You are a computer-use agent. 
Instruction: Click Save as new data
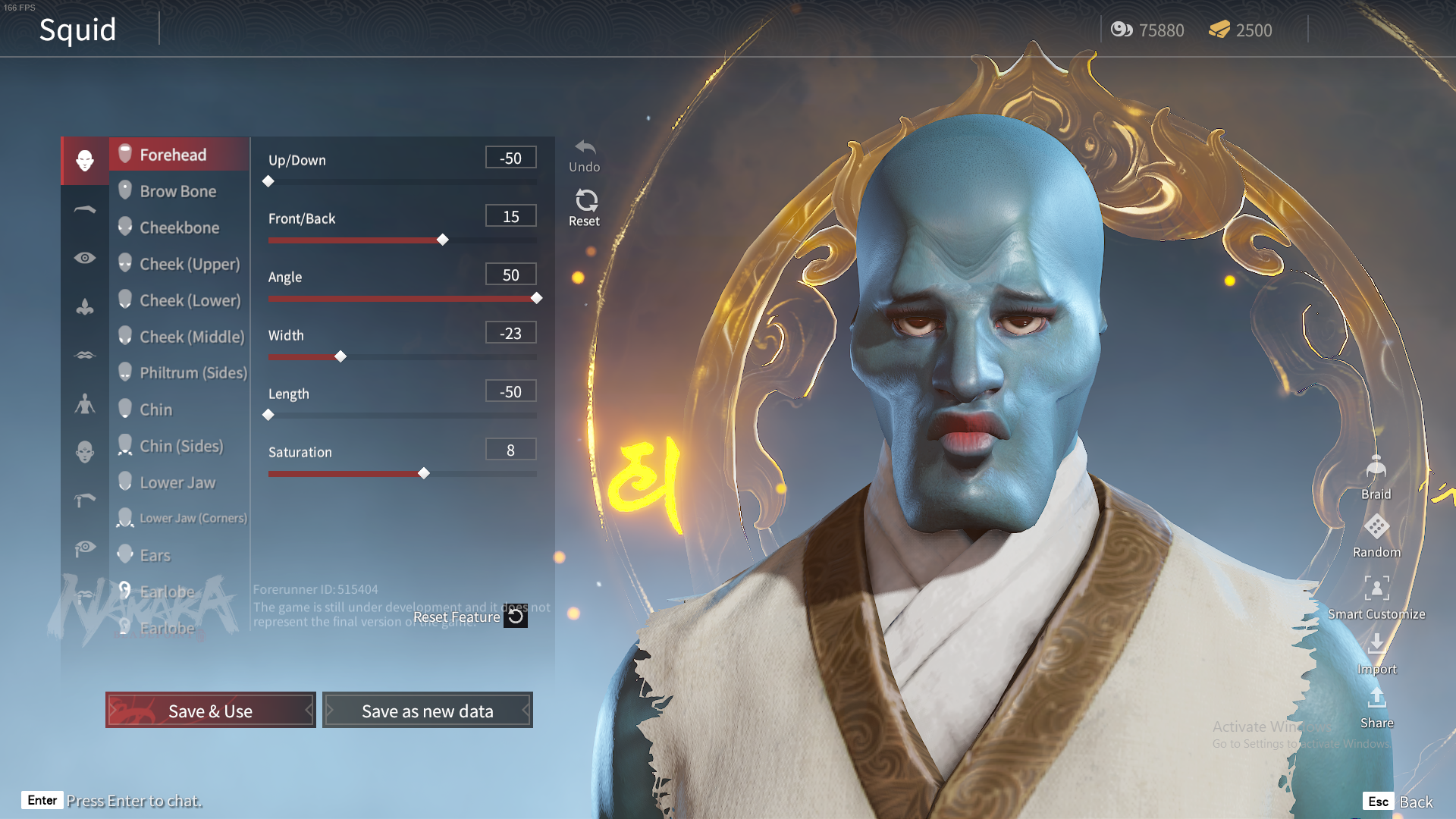pyautogui.click(x=427, y=711)
